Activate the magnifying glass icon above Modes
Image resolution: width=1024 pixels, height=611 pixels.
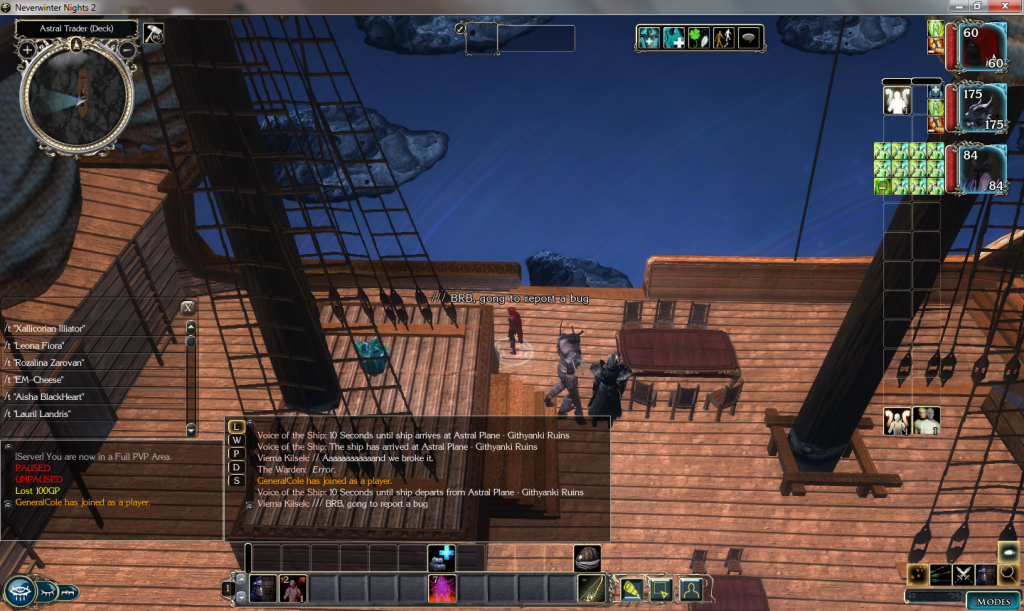pos(1009,573)
